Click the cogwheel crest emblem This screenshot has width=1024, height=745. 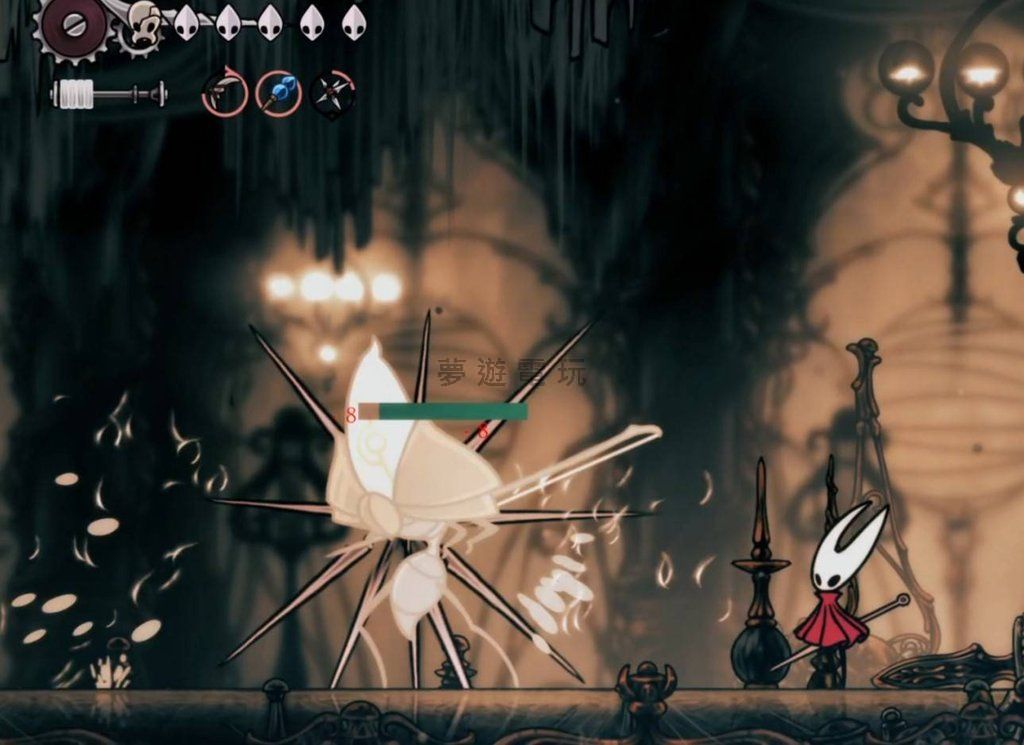[x=75, y=26]
